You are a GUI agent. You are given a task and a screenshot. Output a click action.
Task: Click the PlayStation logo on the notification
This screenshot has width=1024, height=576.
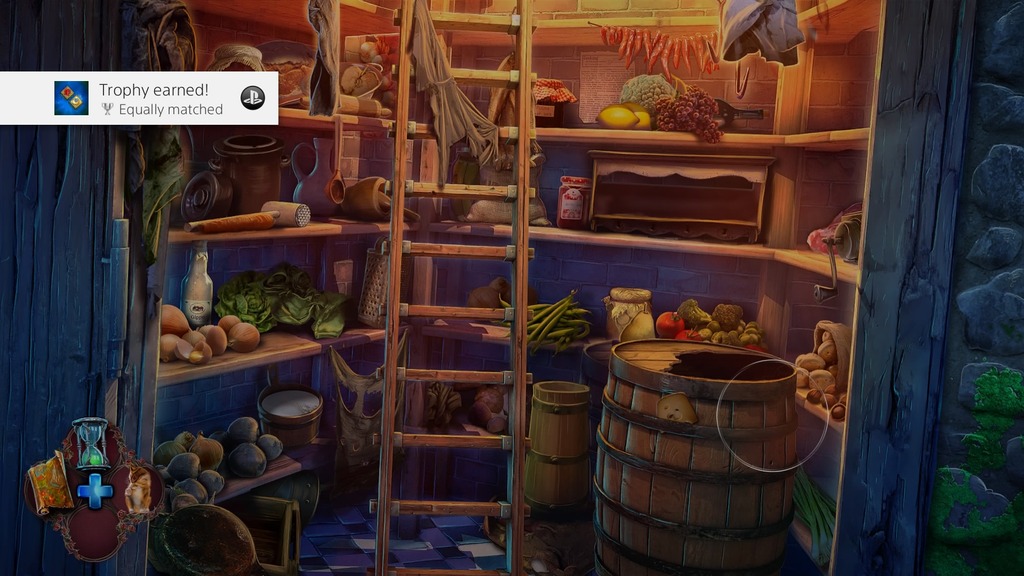tap(253, 98)
